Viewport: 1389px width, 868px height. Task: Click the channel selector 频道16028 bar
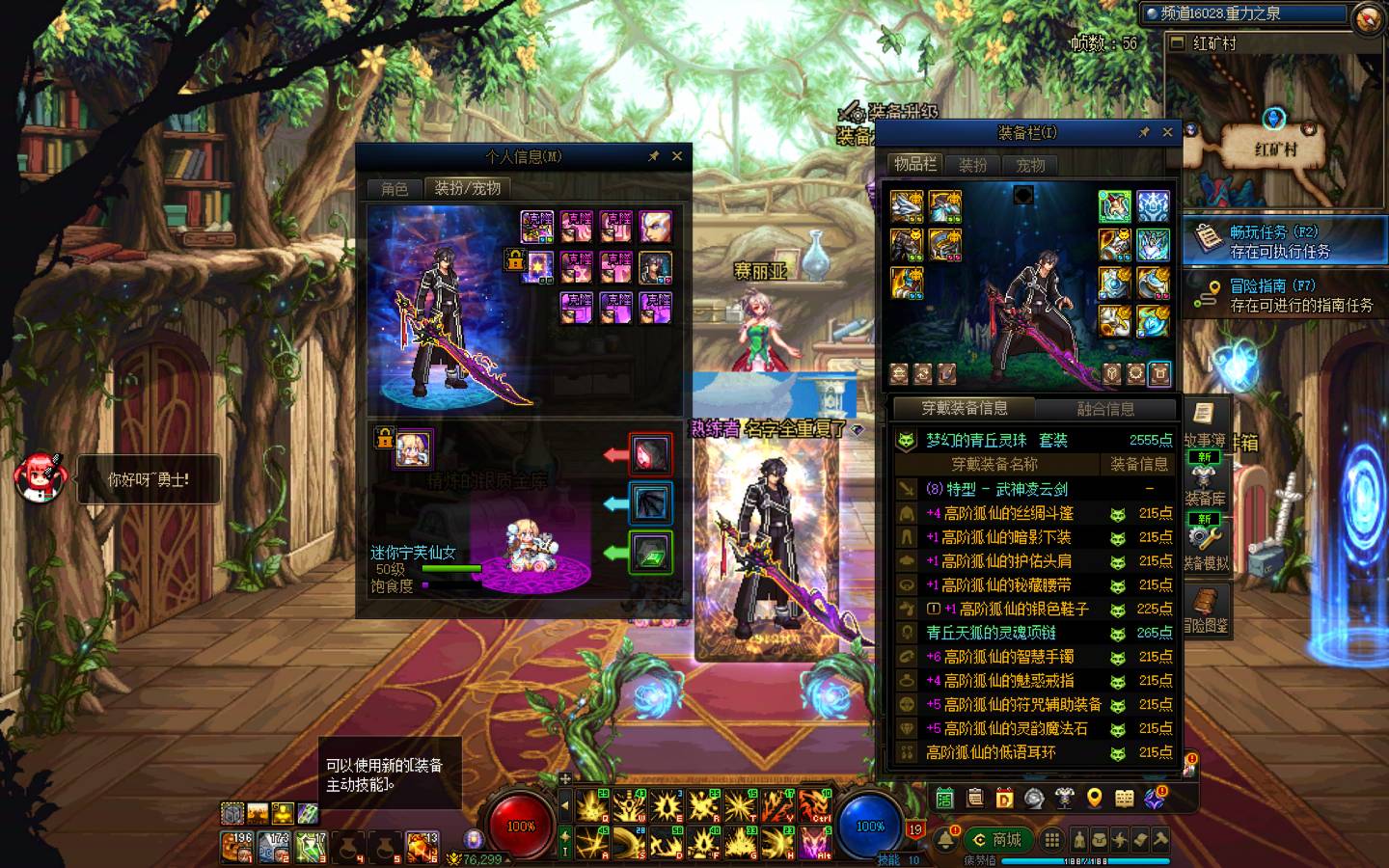(1244, 14)
